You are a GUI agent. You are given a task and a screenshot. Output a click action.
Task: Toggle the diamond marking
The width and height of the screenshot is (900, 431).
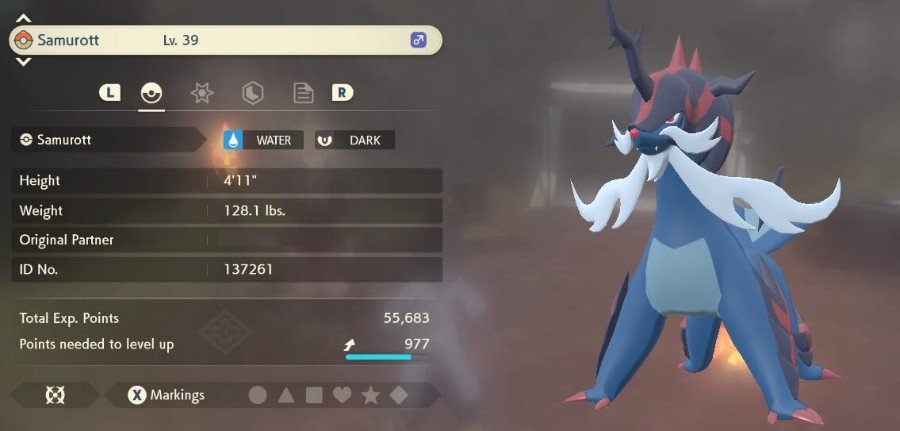[398, 395]
